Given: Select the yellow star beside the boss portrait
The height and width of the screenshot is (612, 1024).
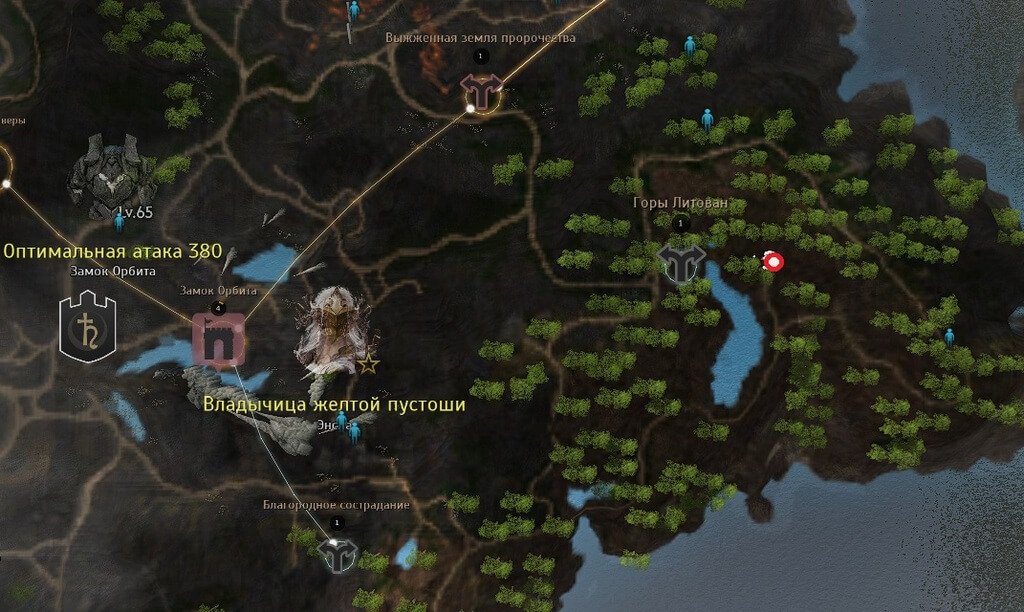Looking at the screenshot, I should [368, 363].
